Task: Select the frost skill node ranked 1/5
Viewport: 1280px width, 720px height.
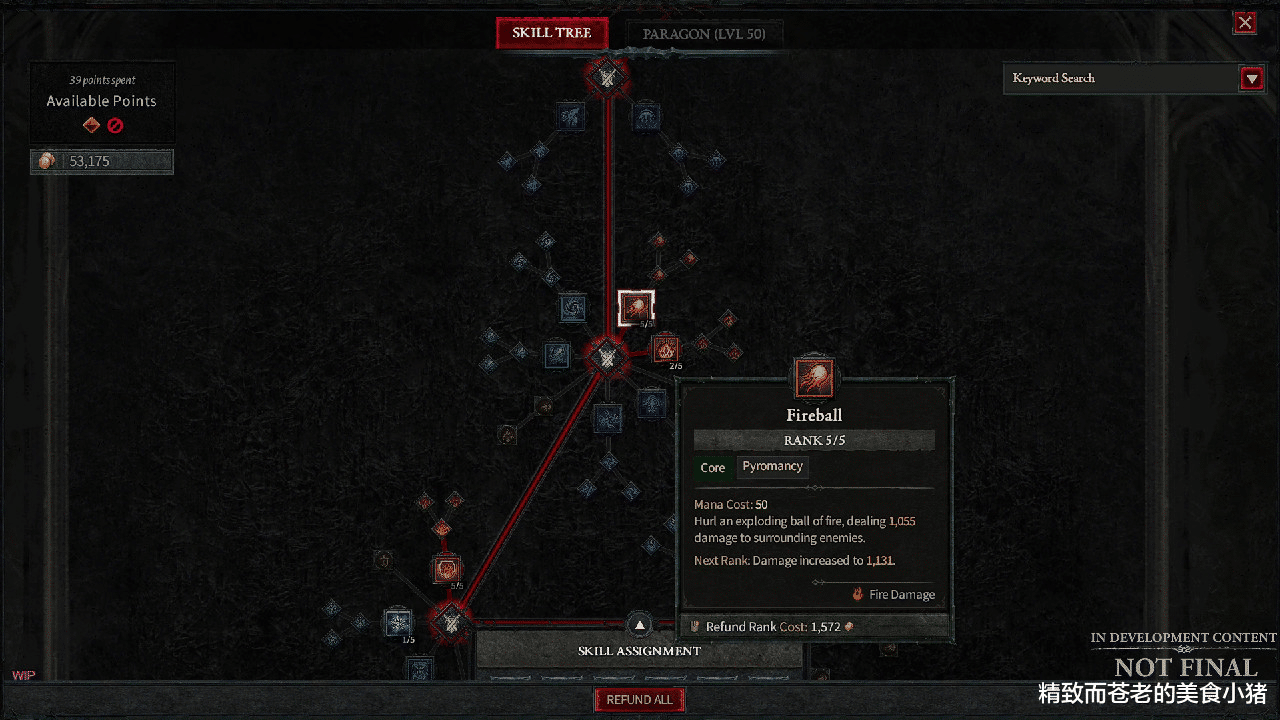Action: point(398,622)
